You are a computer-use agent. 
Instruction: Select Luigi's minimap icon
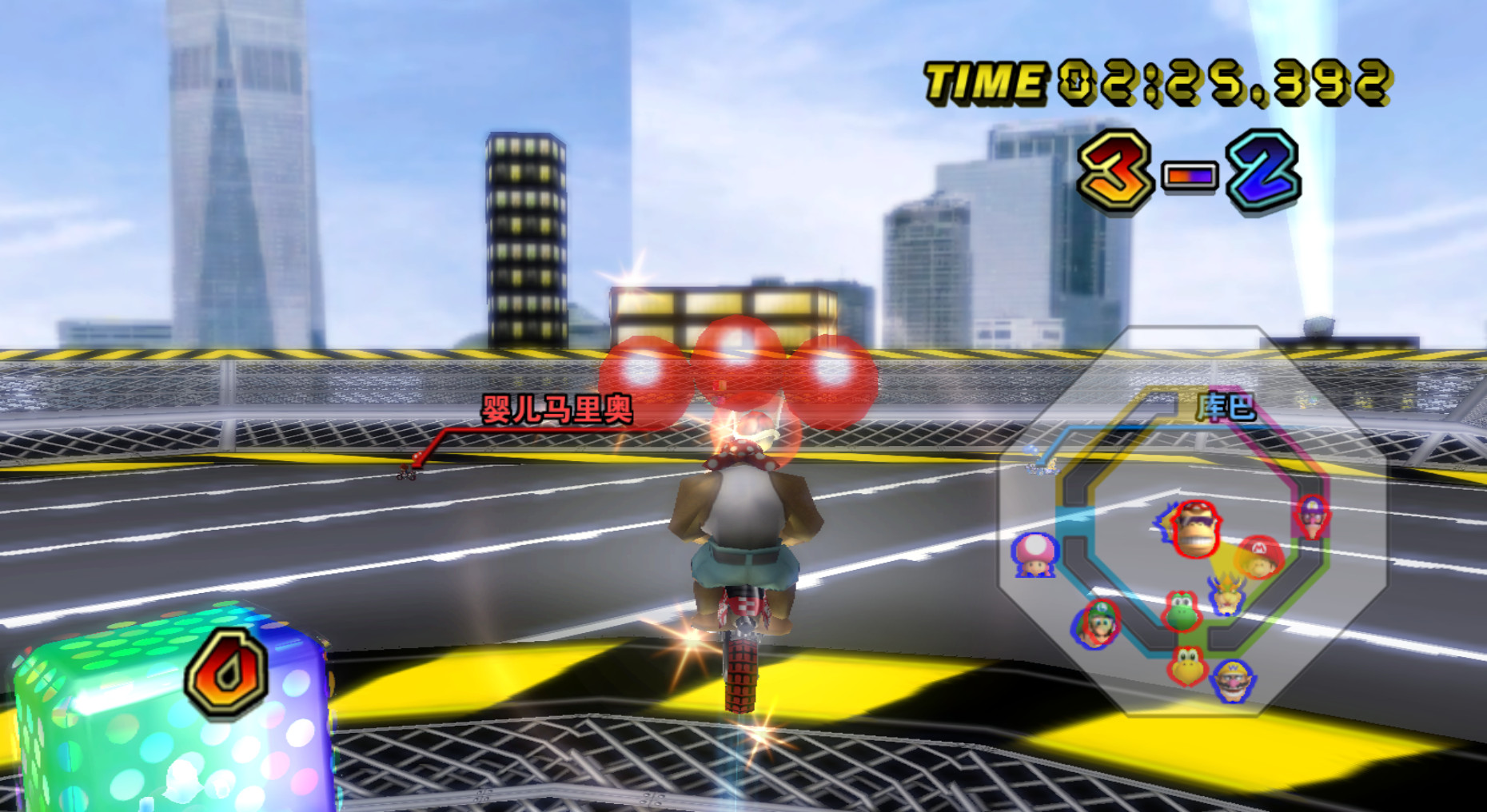(1097, 623)
